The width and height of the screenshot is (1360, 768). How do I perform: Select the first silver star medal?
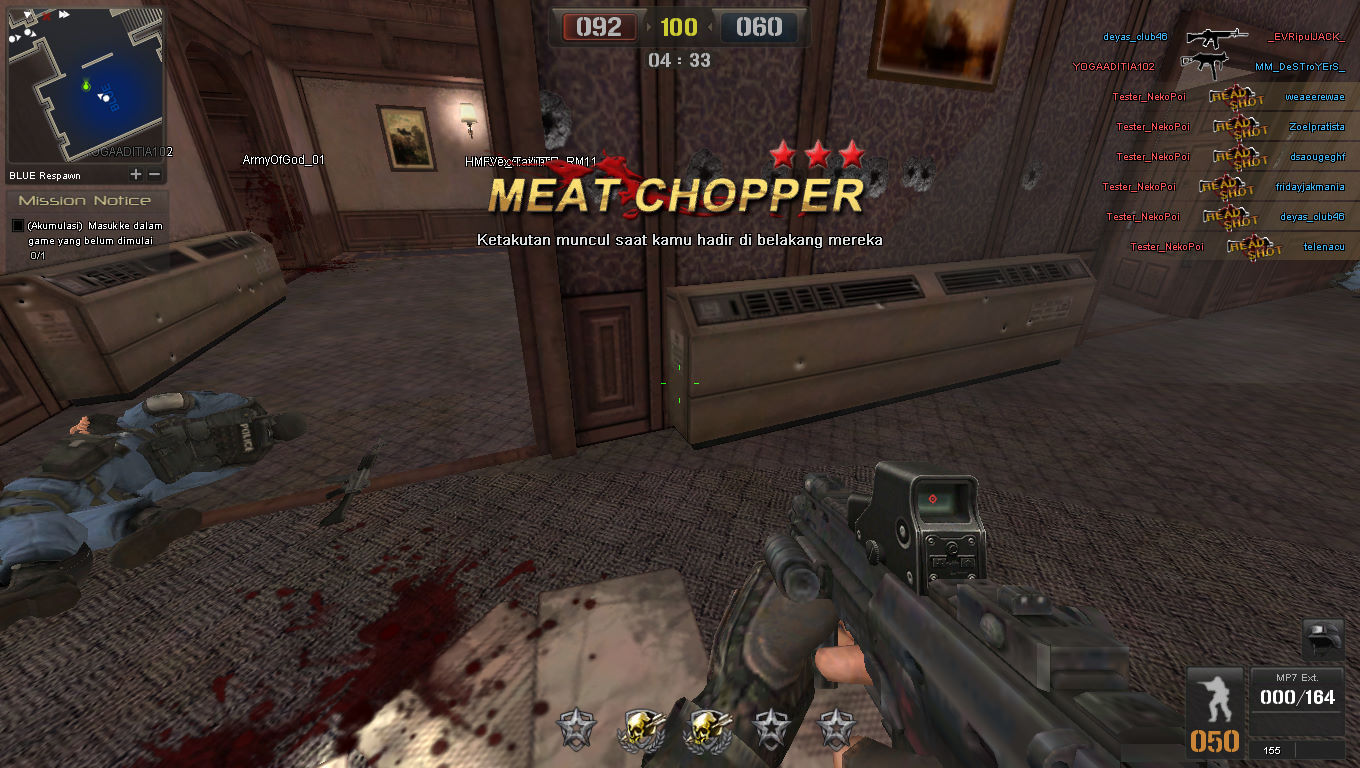[576, 727]
